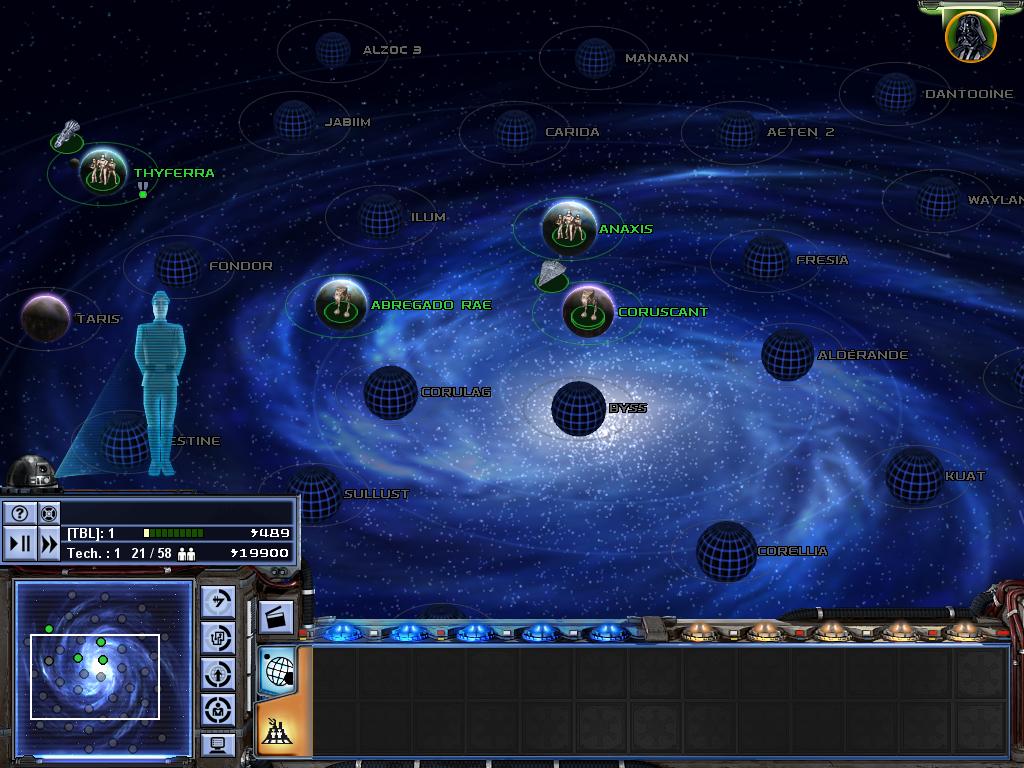Select the orange ground base tab
Viewport: 1024px width, 768px height.
click(x=277, y=730)
